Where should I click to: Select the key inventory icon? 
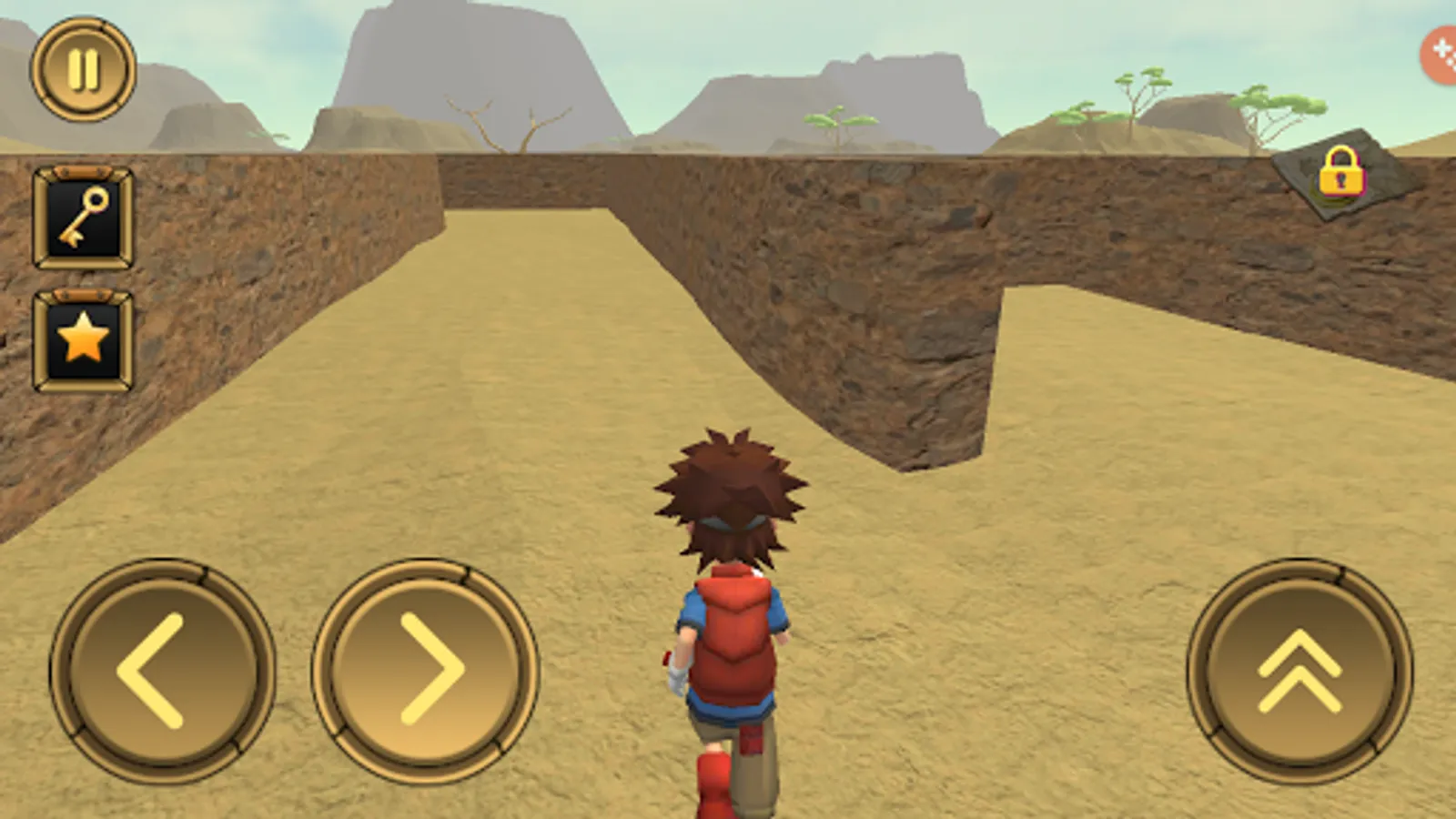(82, 217)
